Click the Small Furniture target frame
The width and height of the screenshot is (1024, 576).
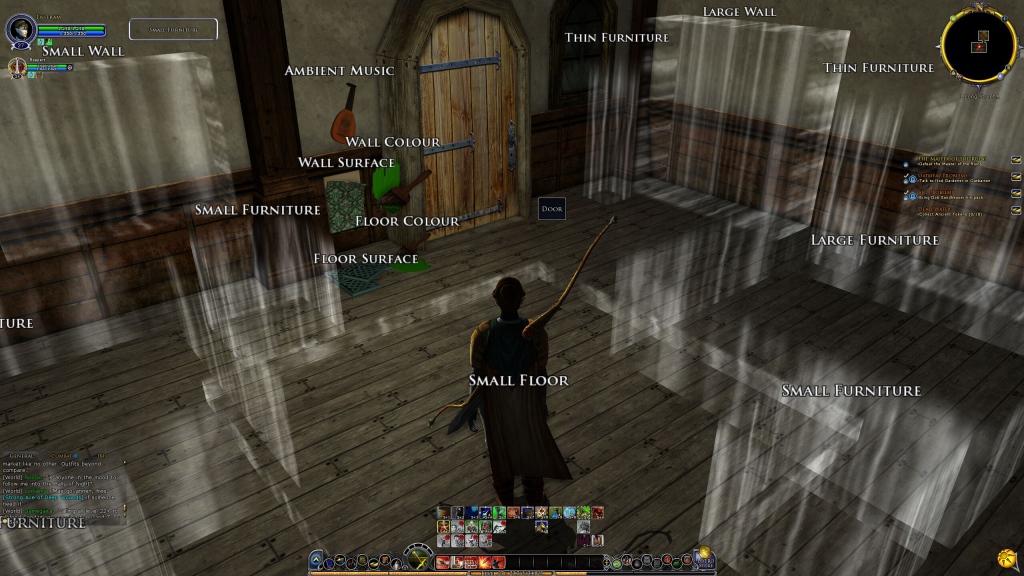(x=173, y=30)
